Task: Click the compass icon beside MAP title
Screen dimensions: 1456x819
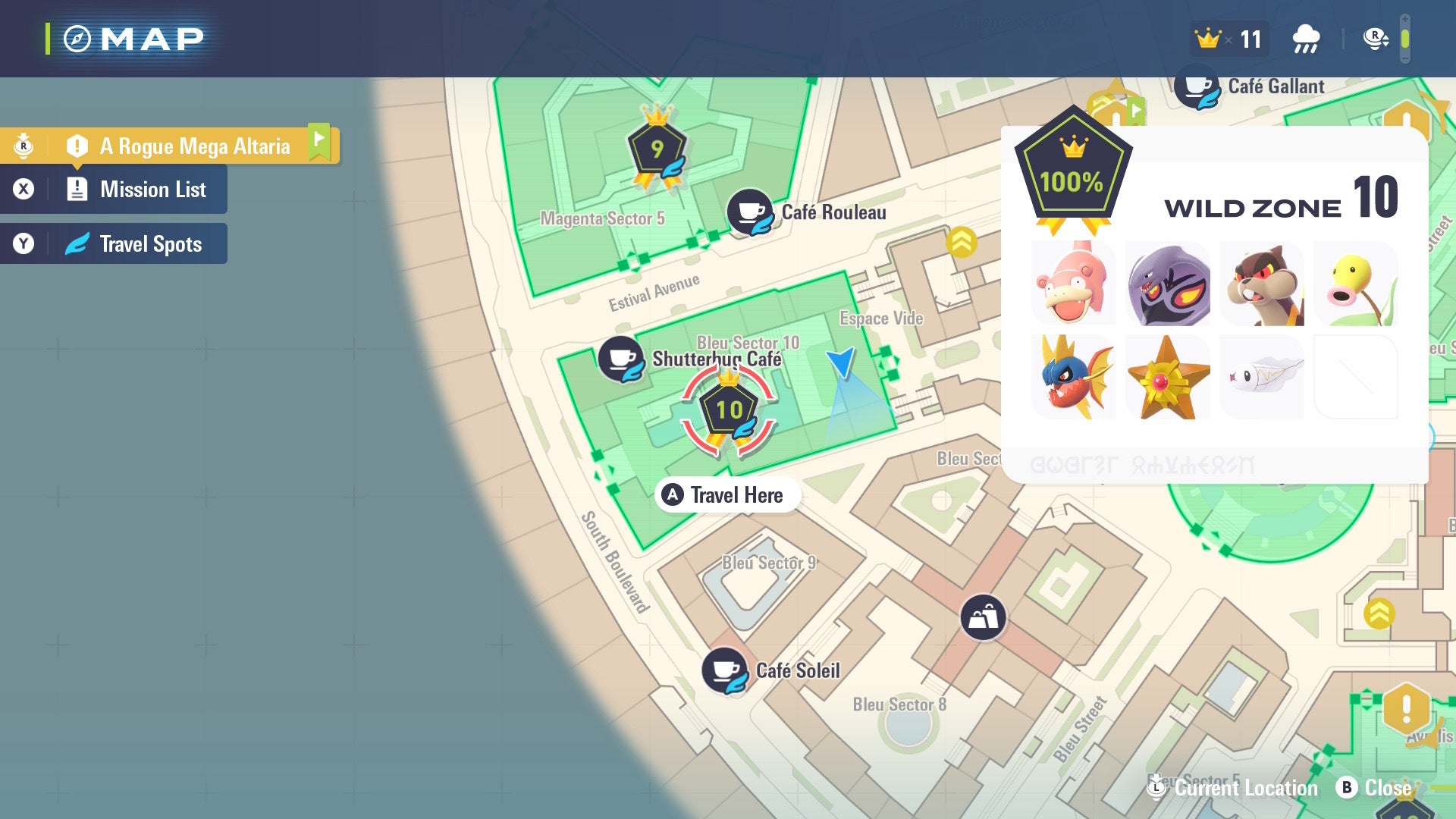Action: point(77,37)
